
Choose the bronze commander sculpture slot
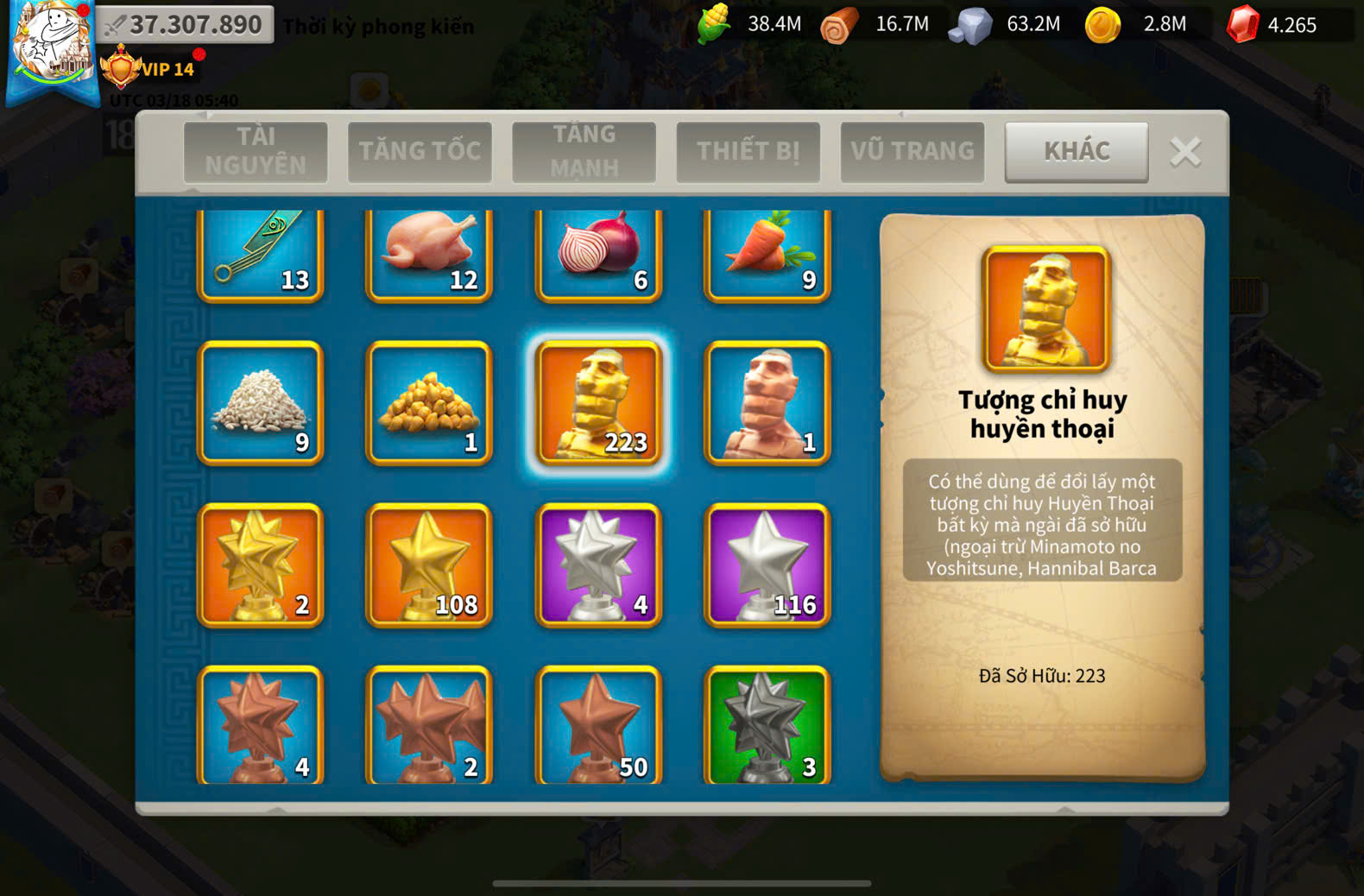click(x=767, y=402)
